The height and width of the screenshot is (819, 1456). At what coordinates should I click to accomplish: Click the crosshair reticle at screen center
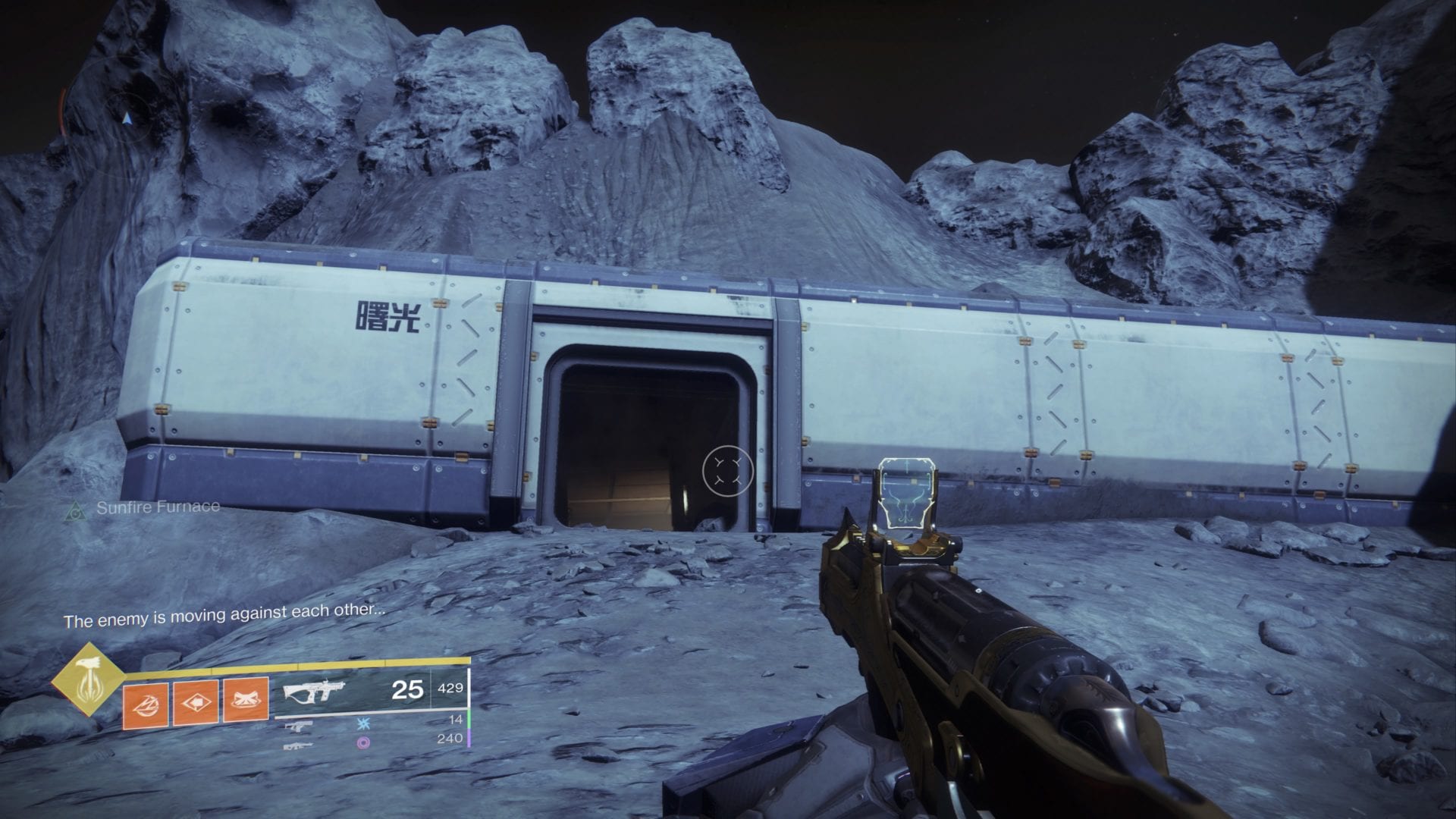coord(728,470)
